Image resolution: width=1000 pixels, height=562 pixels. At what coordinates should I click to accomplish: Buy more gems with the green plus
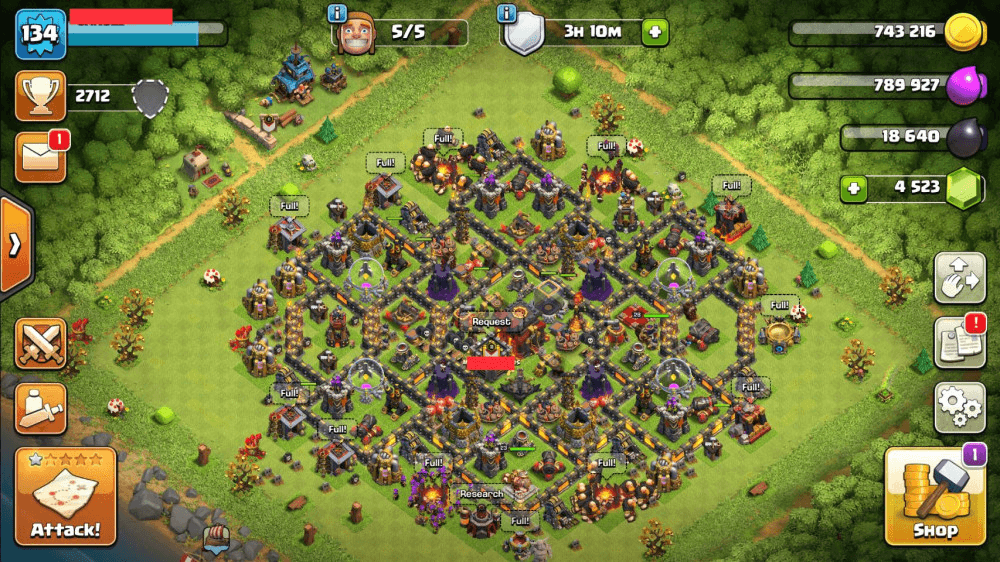point(853,187)
